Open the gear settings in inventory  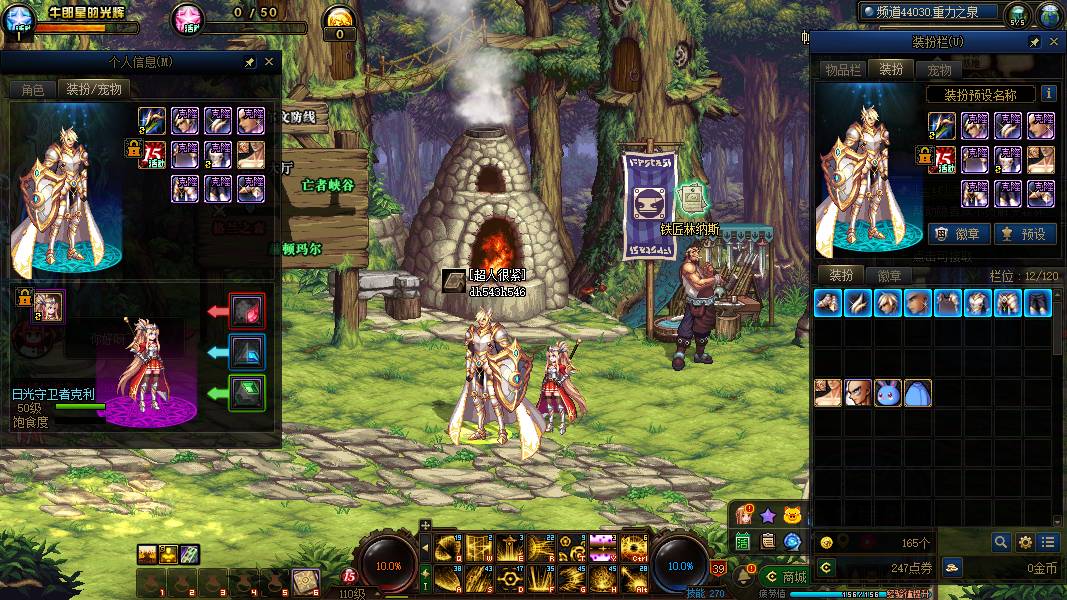click(x=1024, y=542)
